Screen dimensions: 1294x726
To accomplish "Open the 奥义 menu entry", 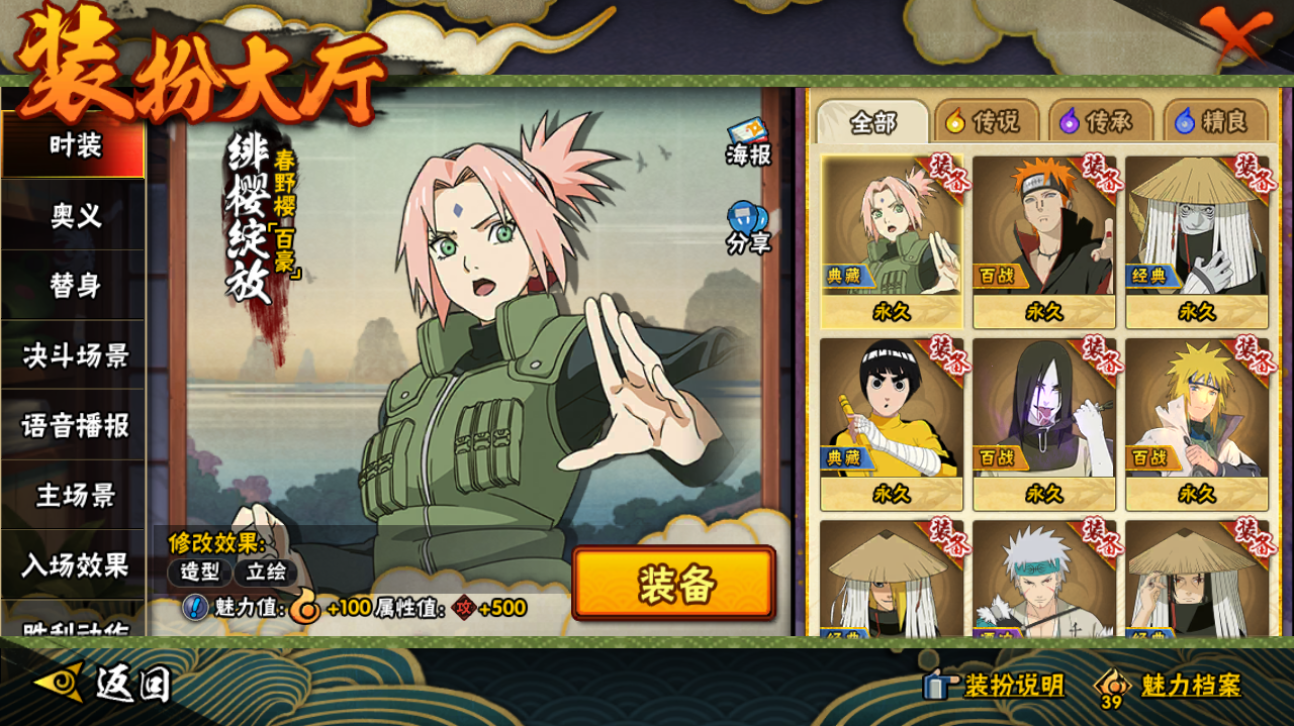I will point(75,215).
